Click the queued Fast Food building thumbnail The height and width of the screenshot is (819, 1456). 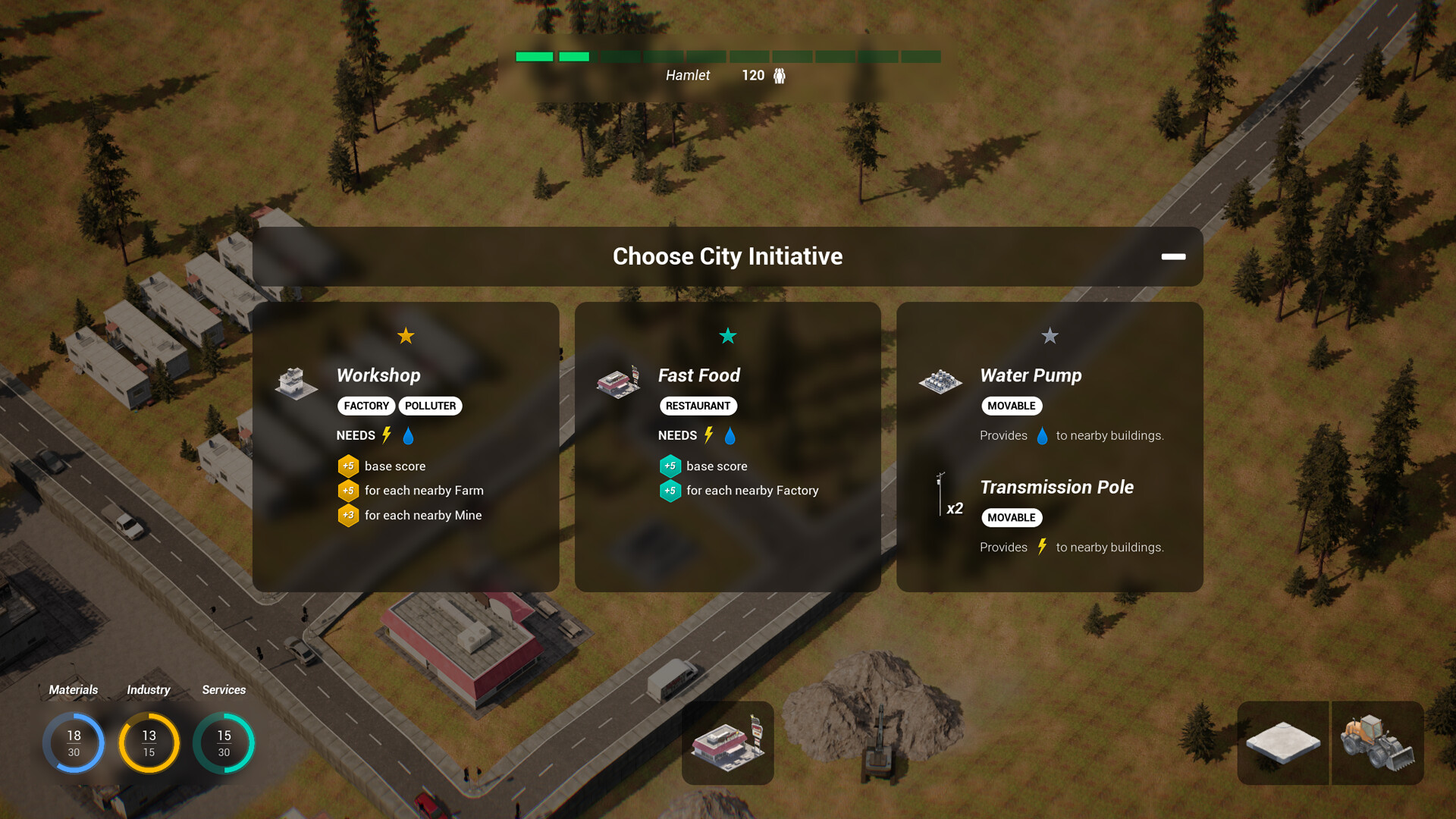[x=727, y=743]
